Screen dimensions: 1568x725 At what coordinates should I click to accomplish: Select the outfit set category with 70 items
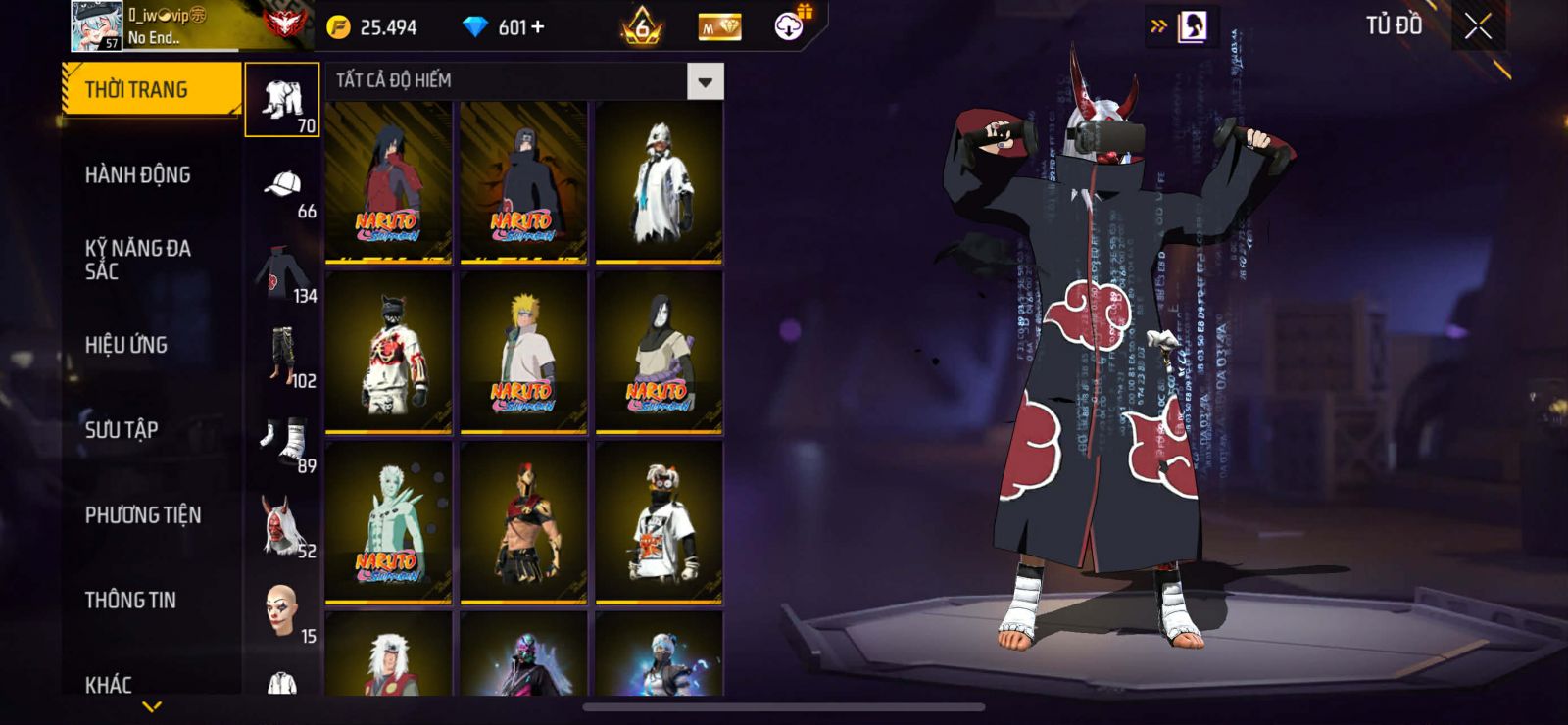point(282,100)
